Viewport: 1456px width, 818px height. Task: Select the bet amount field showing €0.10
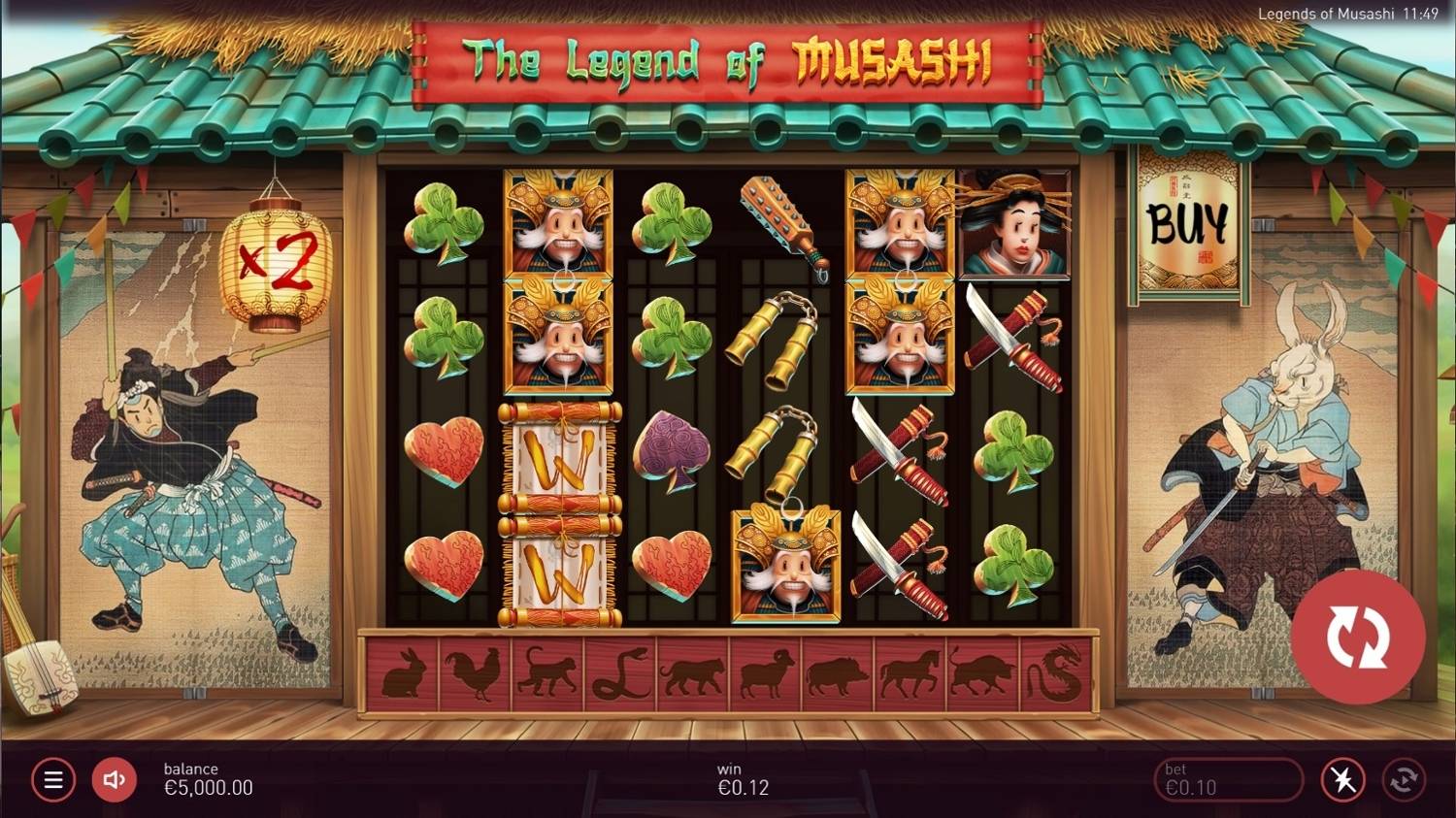pos(1228,779)
